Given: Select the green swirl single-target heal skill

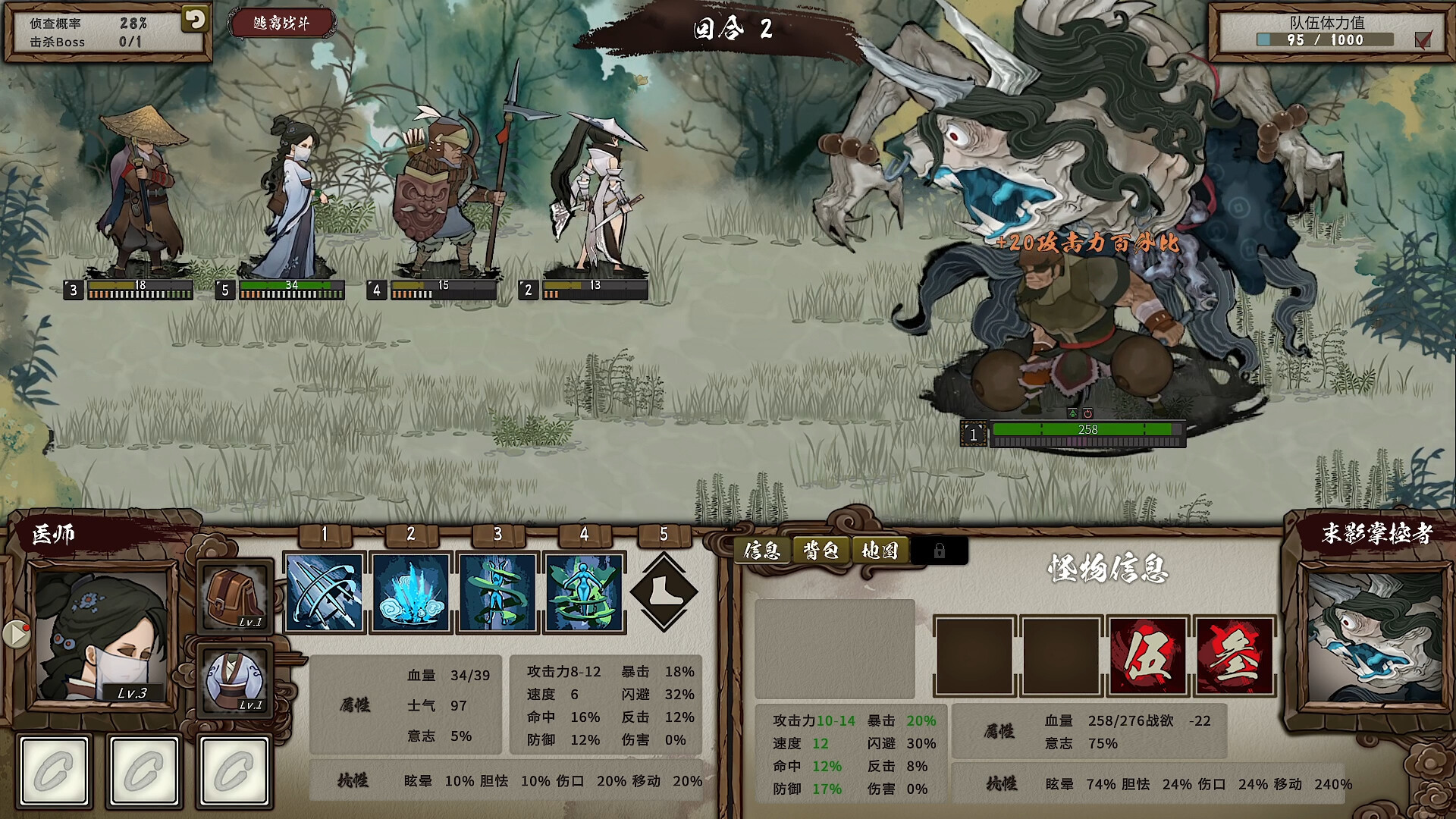Looking at the screenshot, I should pos(497,592).
